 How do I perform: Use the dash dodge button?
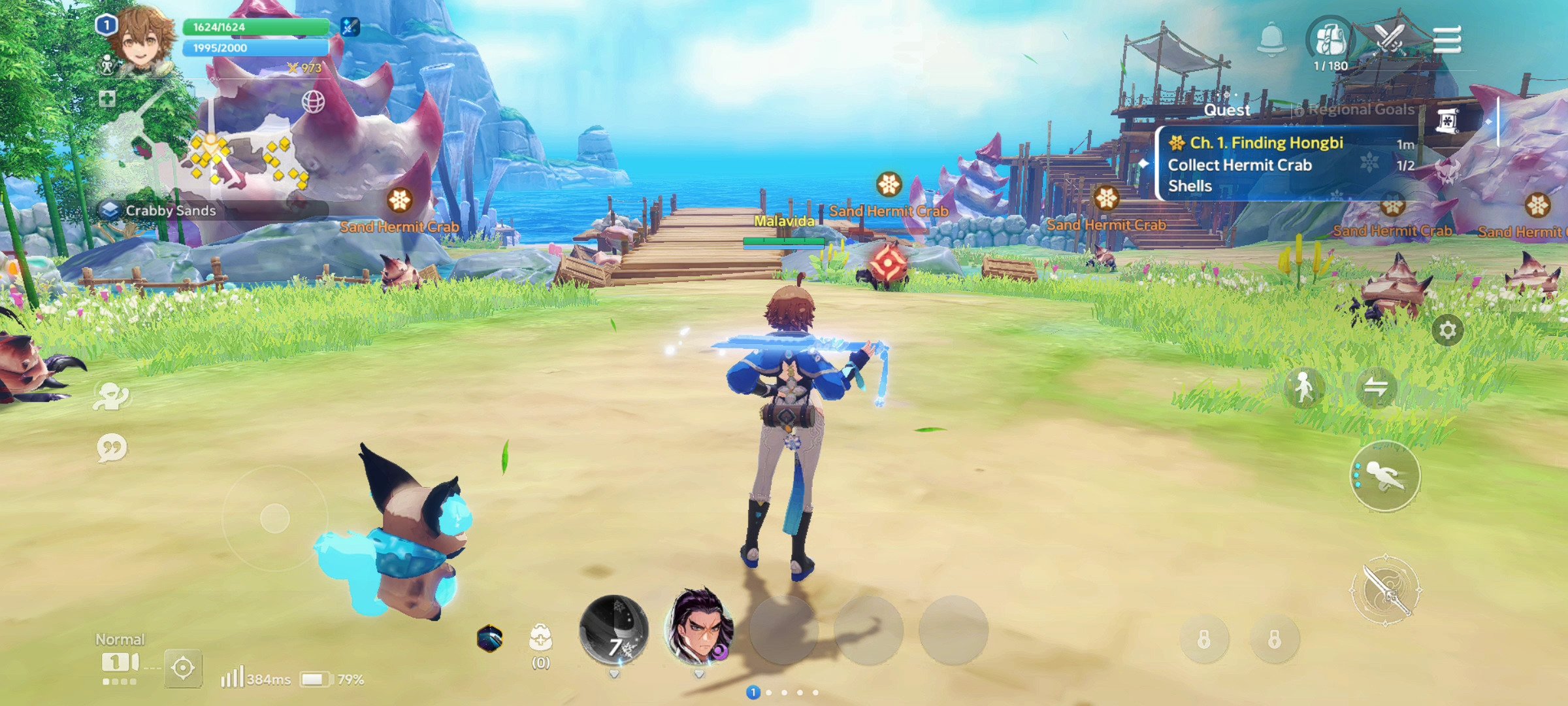click(1385, 476)
